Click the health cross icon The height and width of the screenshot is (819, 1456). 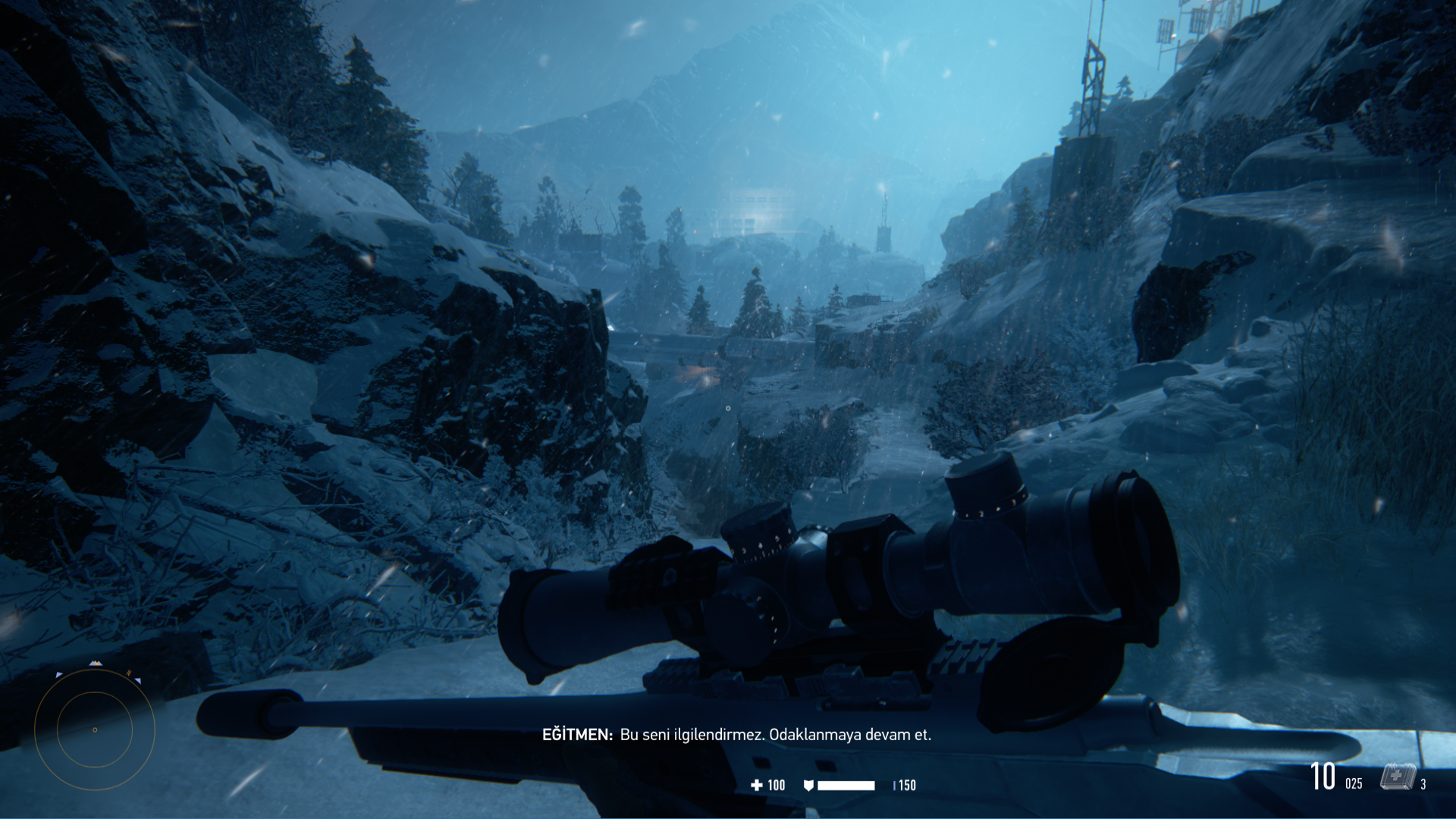[x=757, y=786]
